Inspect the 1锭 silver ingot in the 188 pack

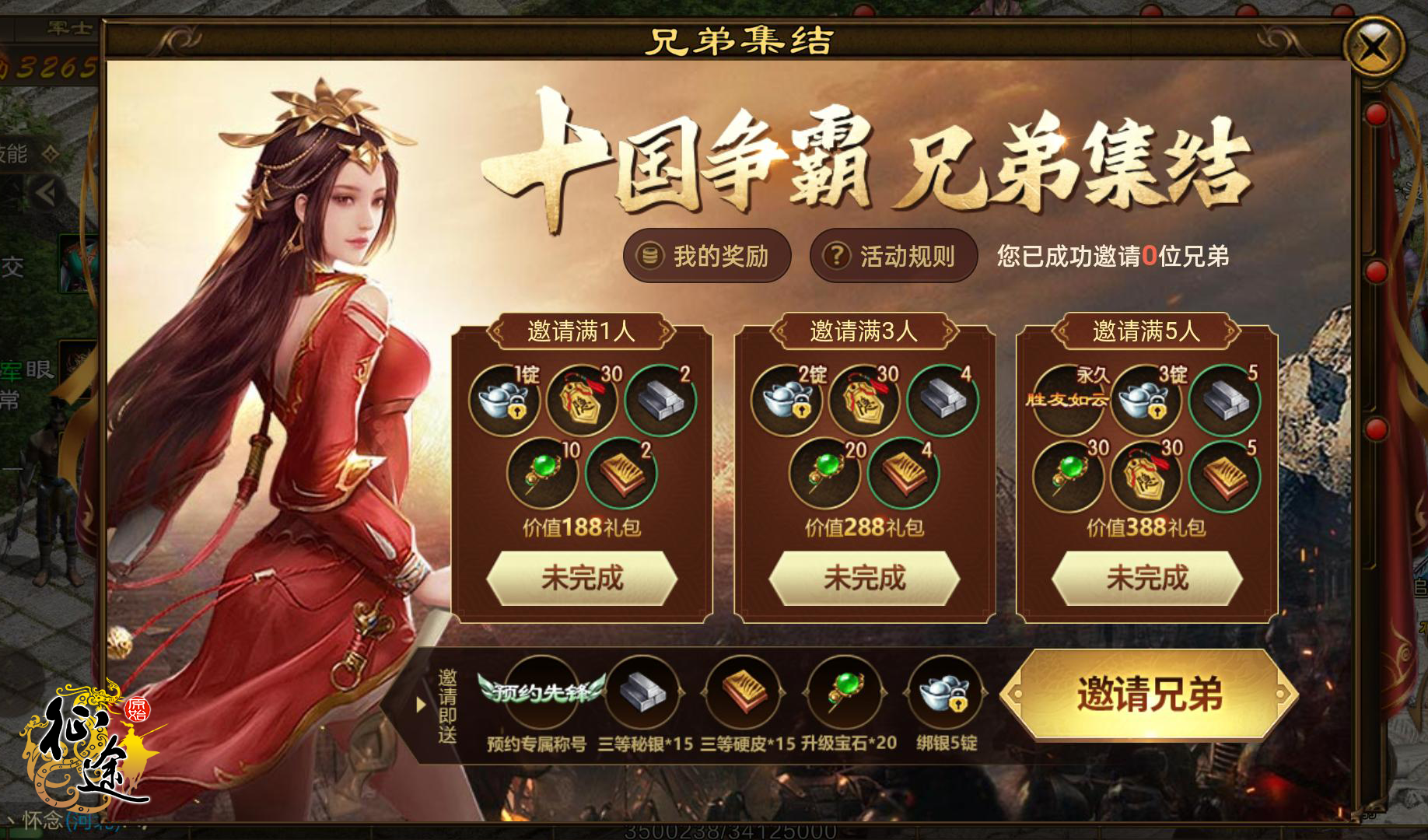coord(504,400)
